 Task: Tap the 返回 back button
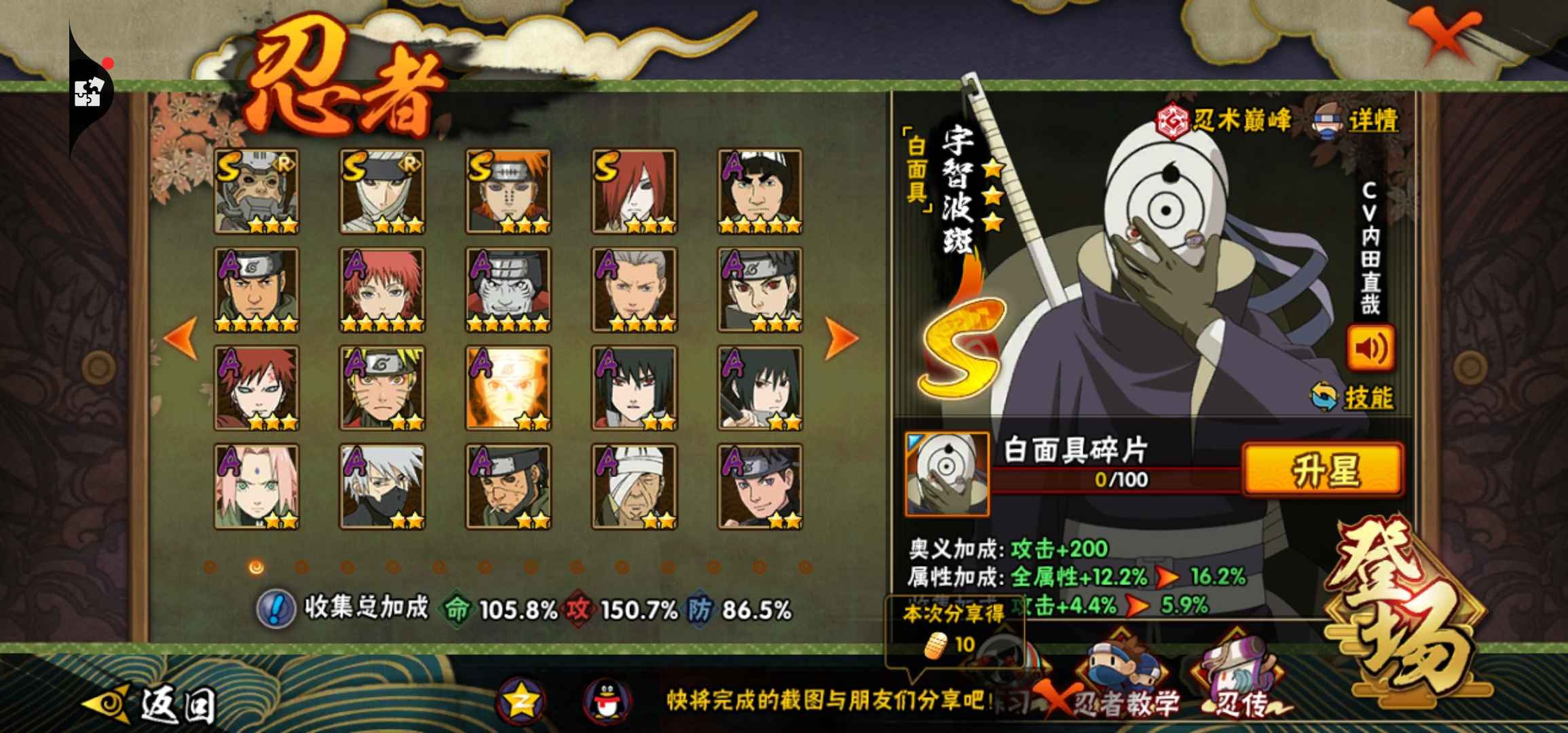(153, 704)
